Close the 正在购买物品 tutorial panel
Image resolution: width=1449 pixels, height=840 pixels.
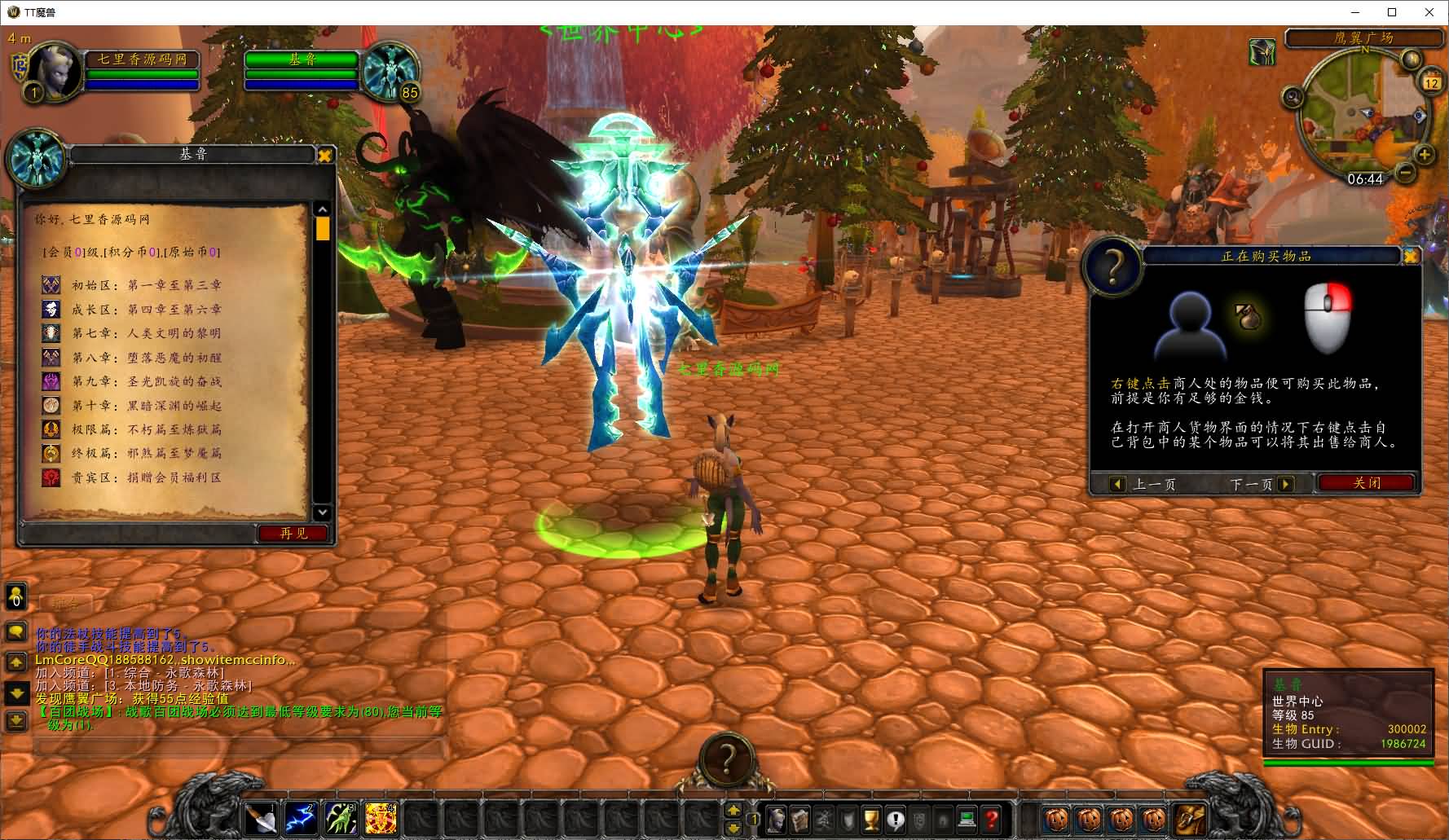click(x=1411, y=257)
